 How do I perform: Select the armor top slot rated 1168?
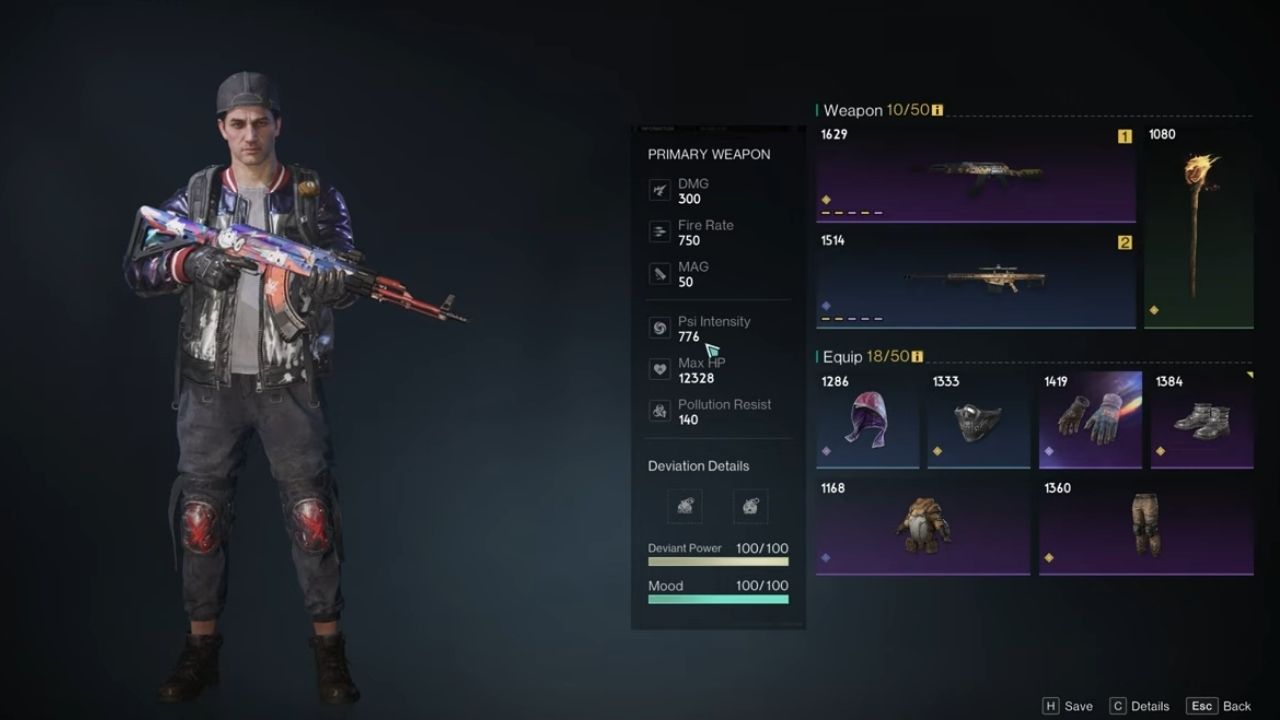[x=923, y=526]
